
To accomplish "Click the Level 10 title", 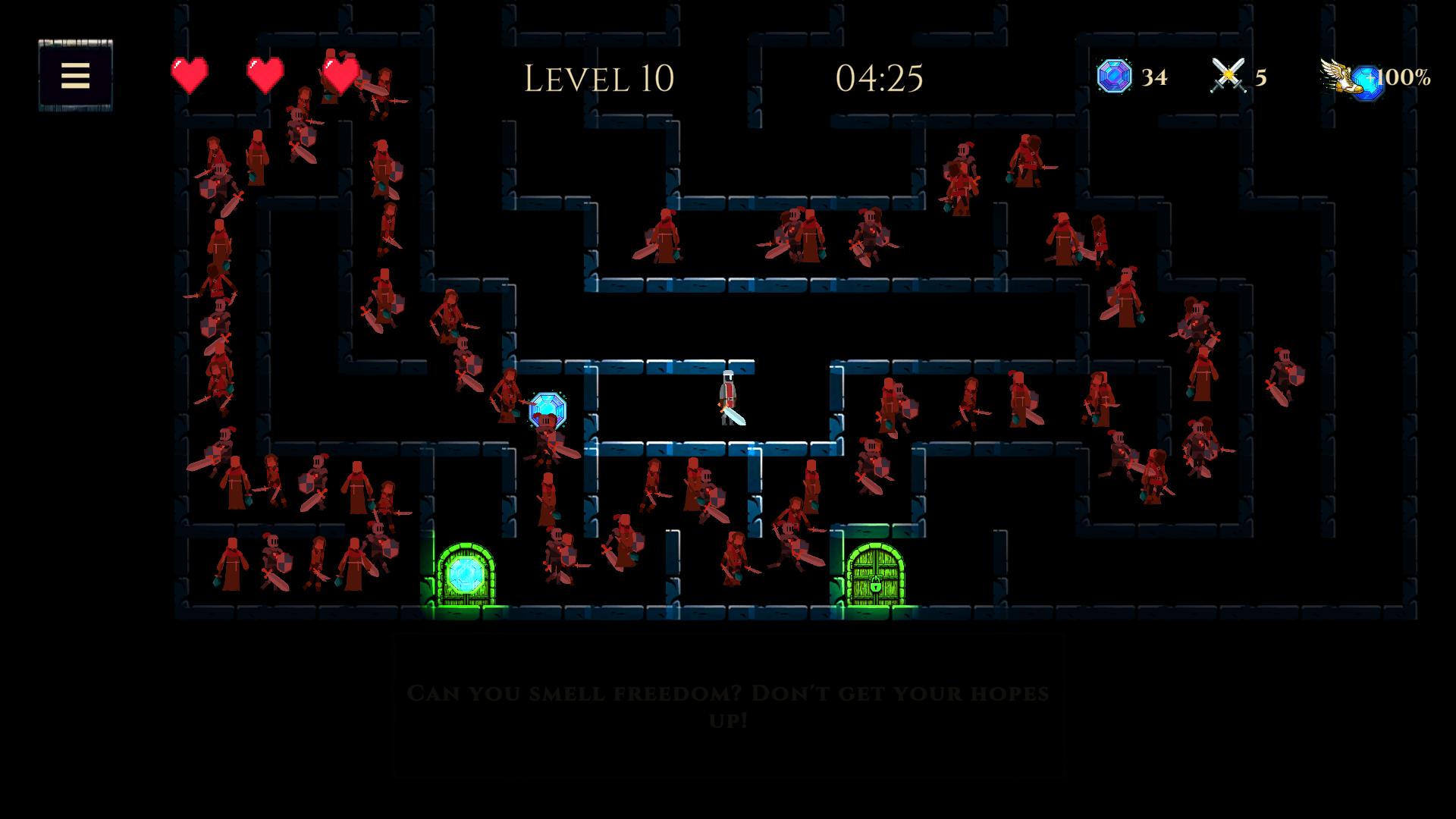I will pyautogui.click(x=600, y=77).
